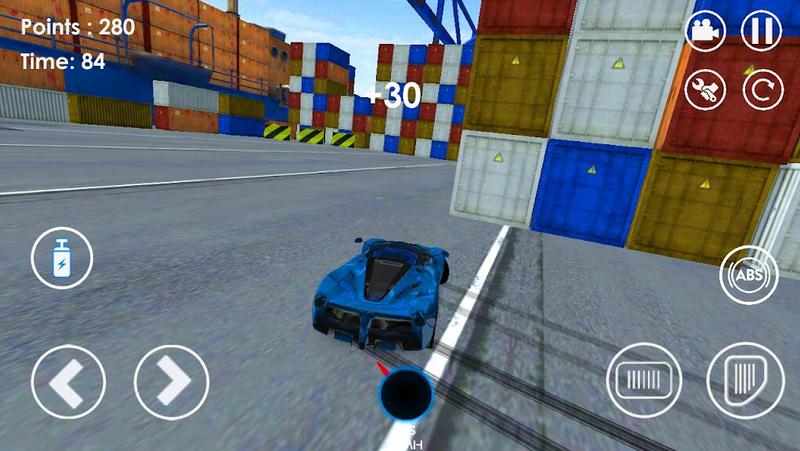This screenshot has width=800, height=451.
Task: Toggle the ABS button
Action: point(749,275)
